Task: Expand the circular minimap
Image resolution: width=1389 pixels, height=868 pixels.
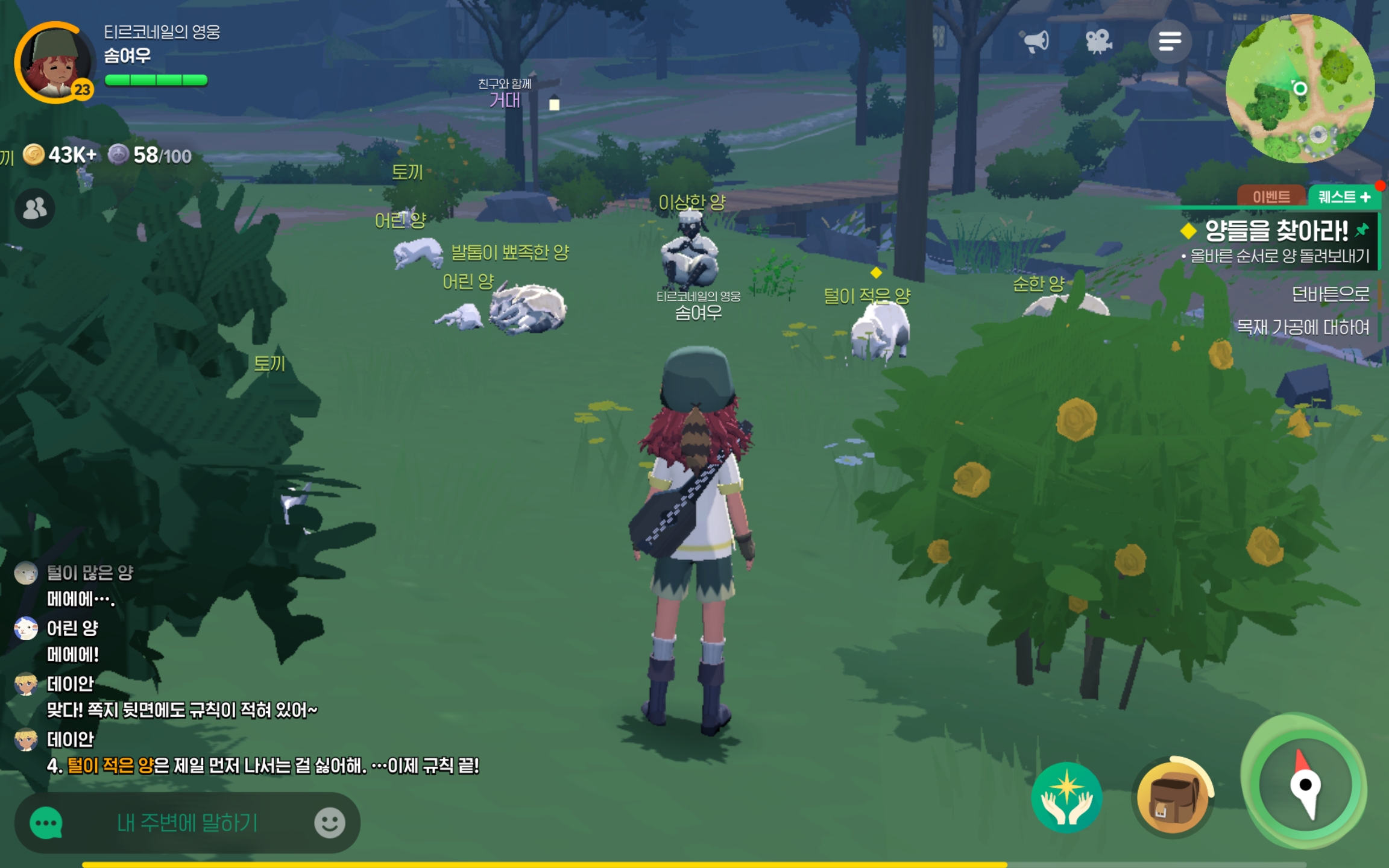Action: [x=1300, y=89]
